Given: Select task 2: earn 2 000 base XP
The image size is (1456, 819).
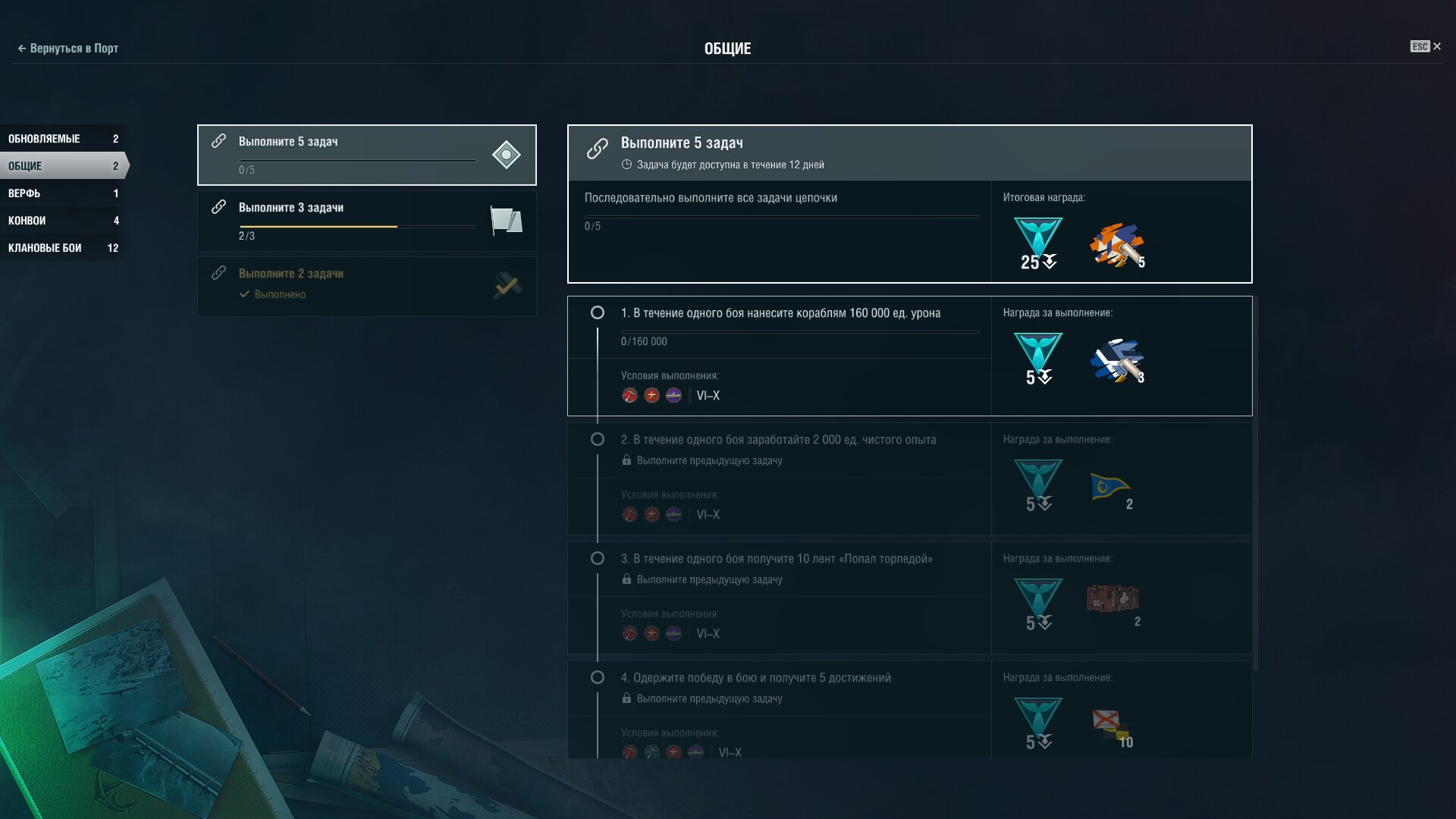Looking at the screenshot, I should (x=778, y=440).
